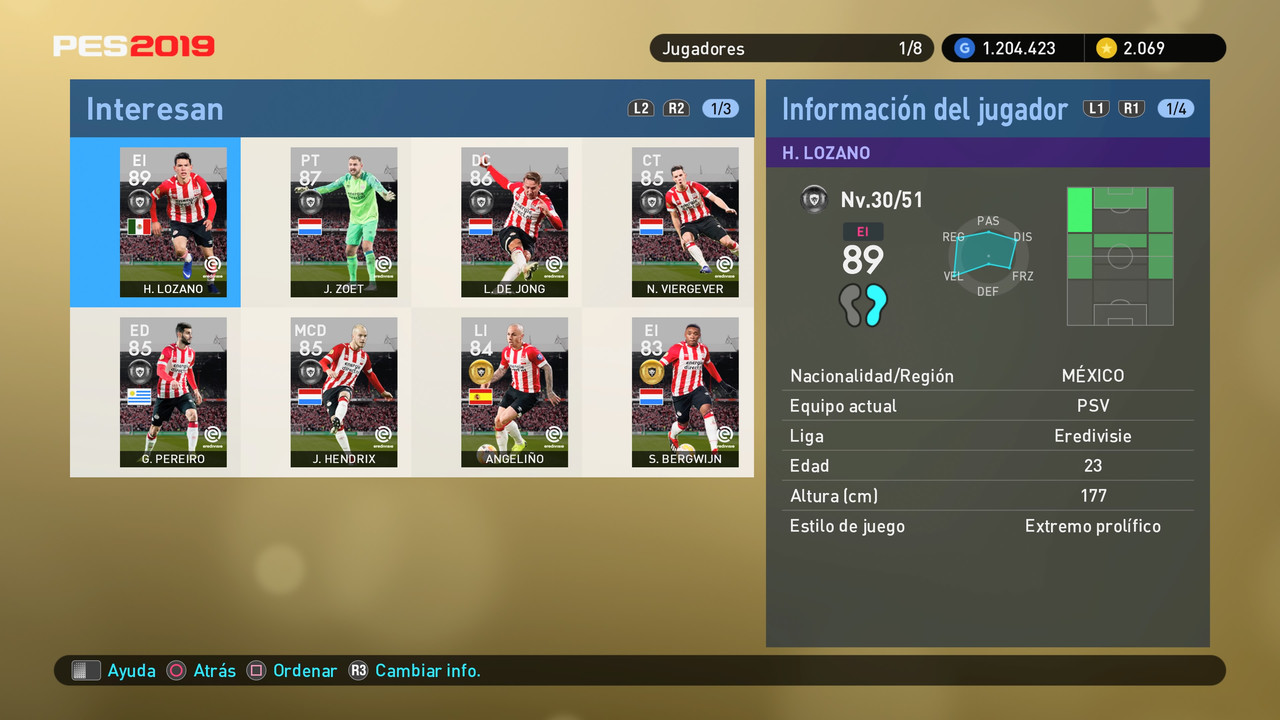Select the strong-foot indicator icon under rating 89

point(862,306)
